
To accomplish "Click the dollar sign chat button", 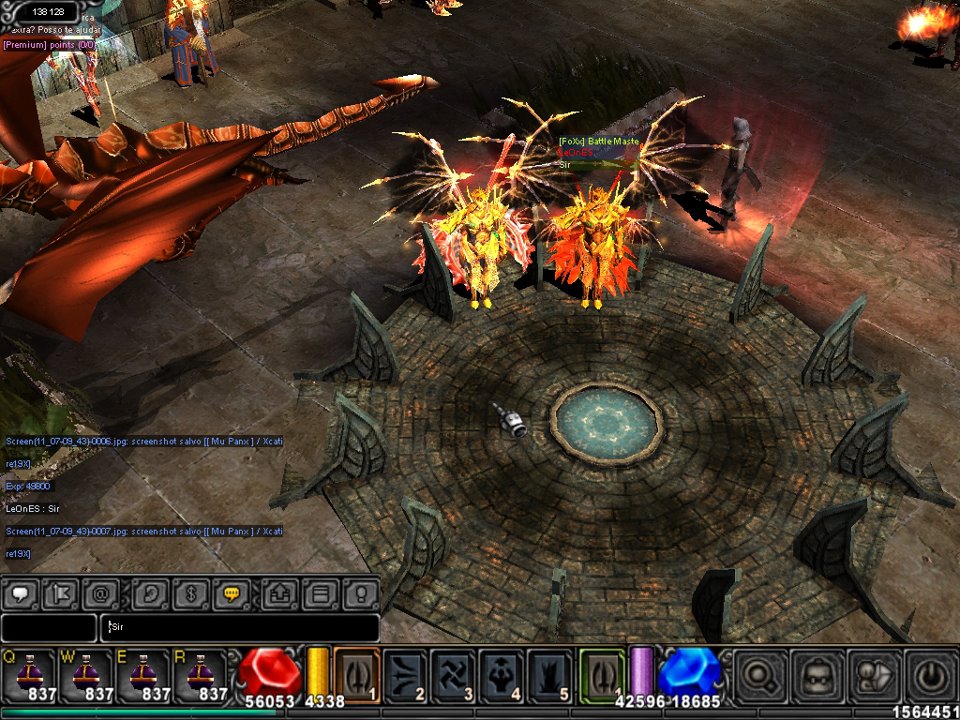I will pyautogui.click(x=192, y=594).
